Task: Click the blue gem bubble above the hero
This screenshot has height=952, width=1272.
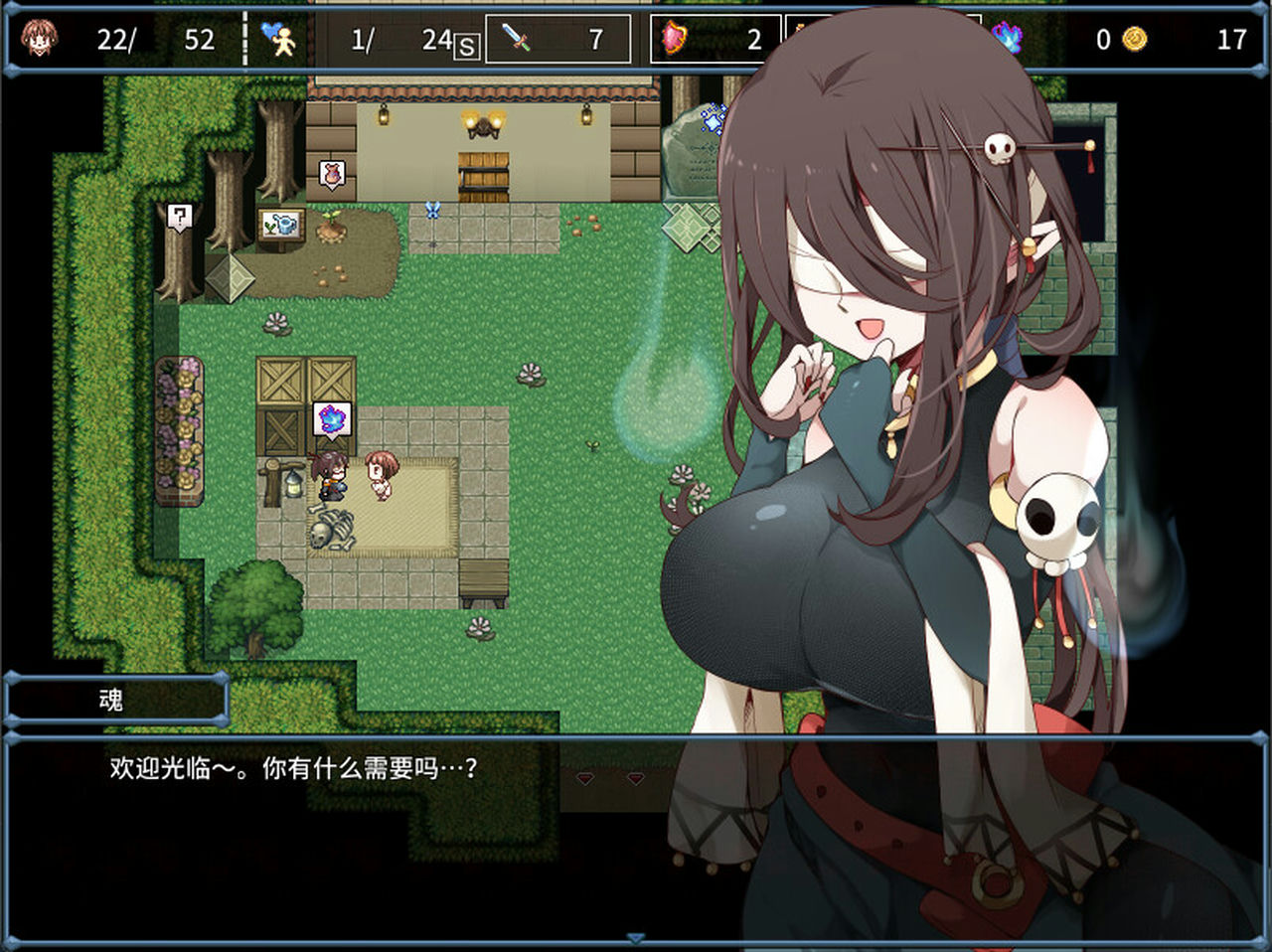Action: tap(331, 418)
